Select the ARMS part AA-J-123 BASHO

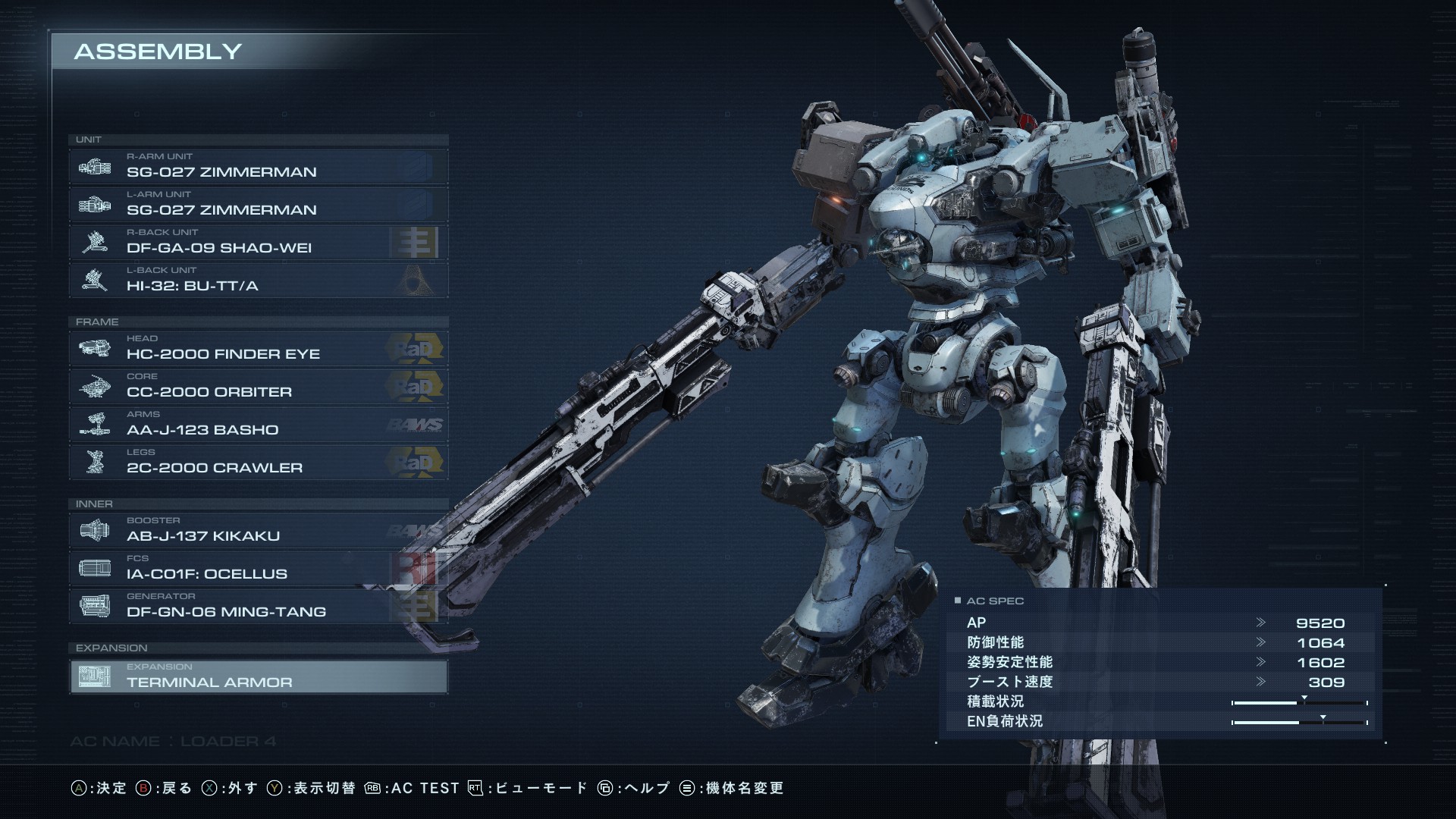pyautogui.click(x=258, y=424)
